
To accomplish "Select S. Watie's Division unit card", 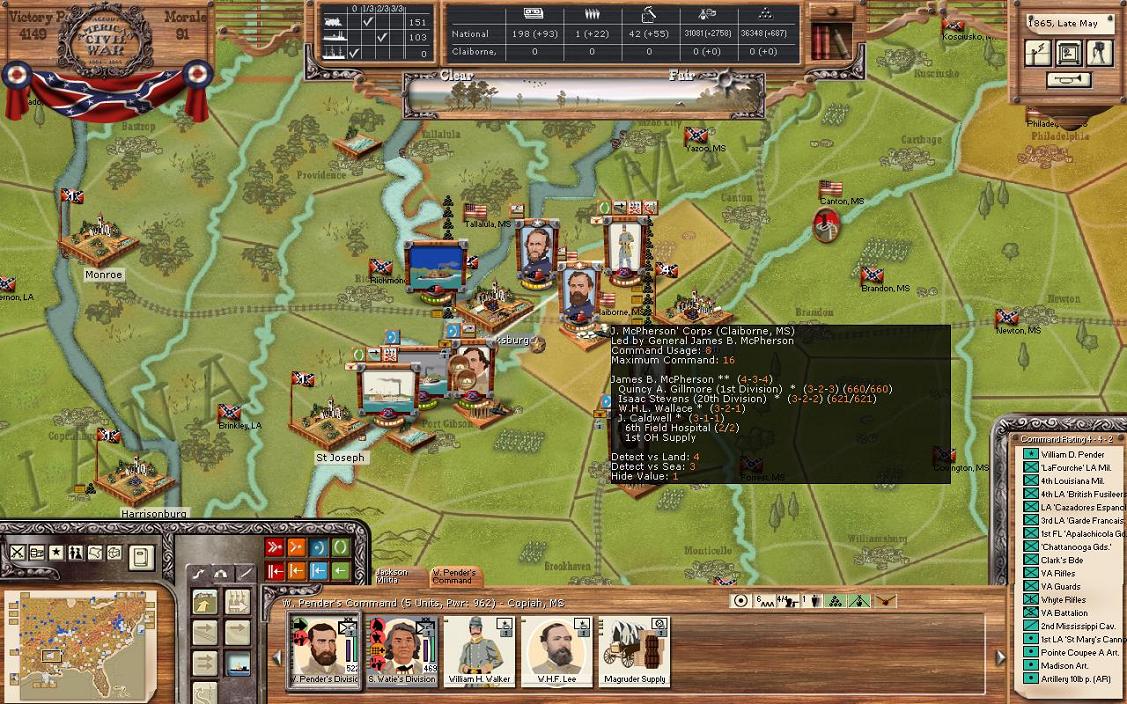I will [401, 651].
